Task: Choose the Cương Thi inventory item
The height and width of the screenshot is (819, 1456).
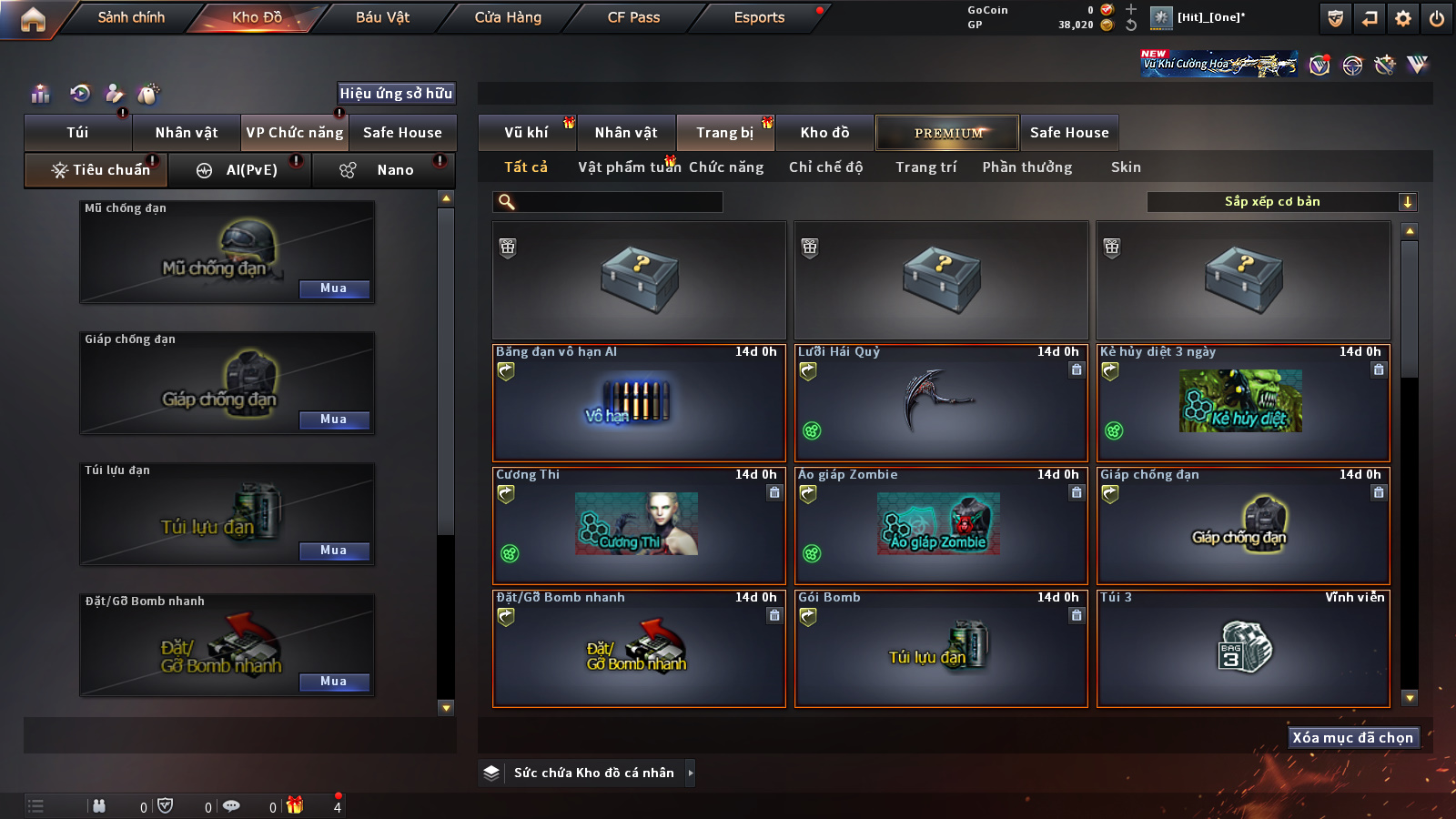Action: click(x=638, y=526)
